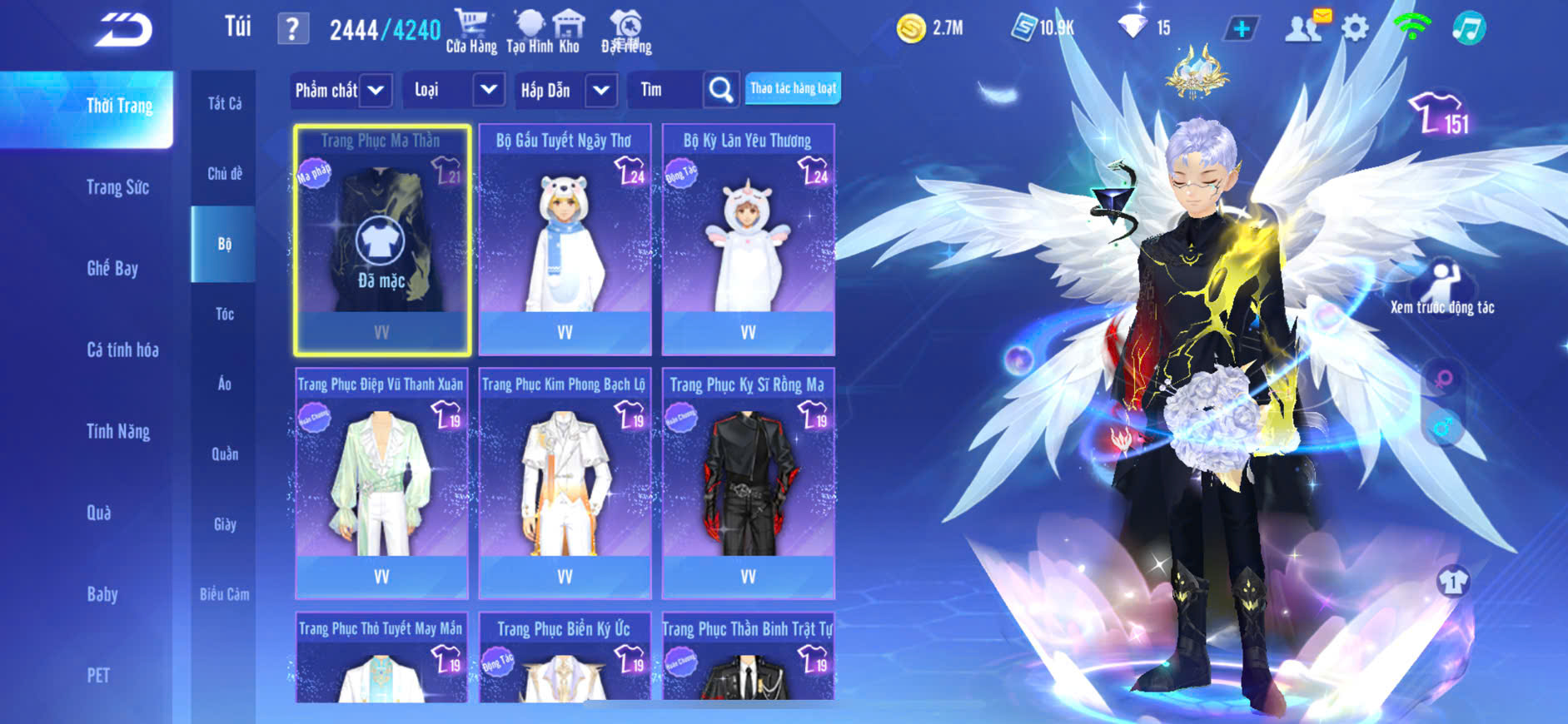Expand the Hấp Dẫn dropdown
Image resolution: width=1568 pixels, height=724 pixels.
click(x=601, y=90)
